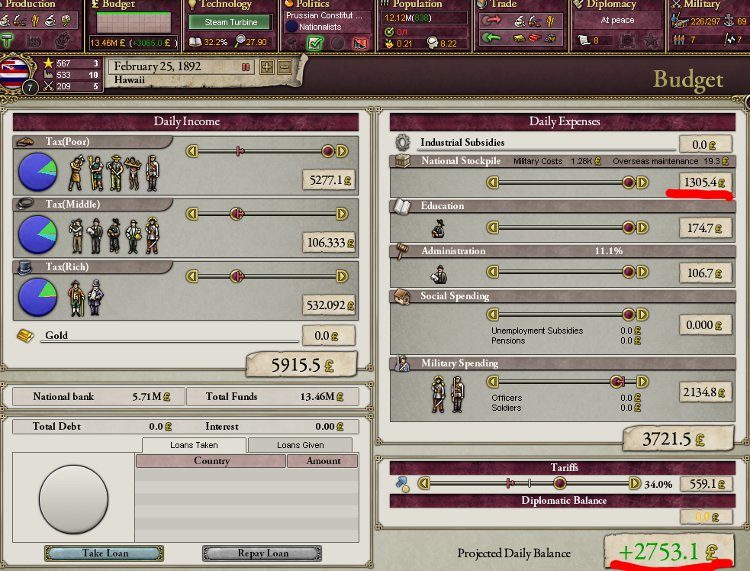Go to the Diplomacy screen
The width and height of the screenshot is (750, 571).
click(610, 5)
